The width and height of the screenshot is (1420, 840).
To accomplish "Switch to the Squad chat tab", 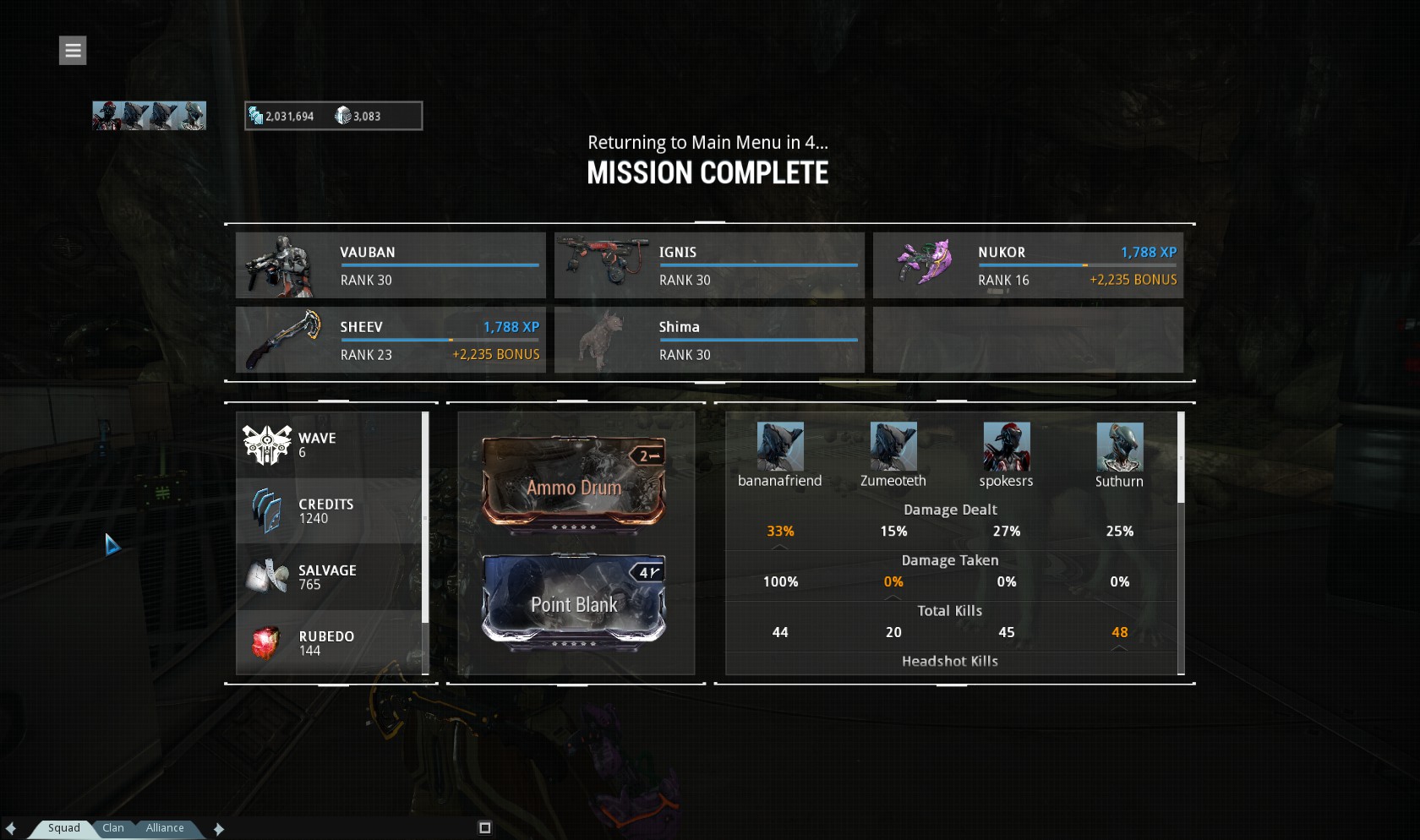I will pyautogui.click(x=63, y=828).
